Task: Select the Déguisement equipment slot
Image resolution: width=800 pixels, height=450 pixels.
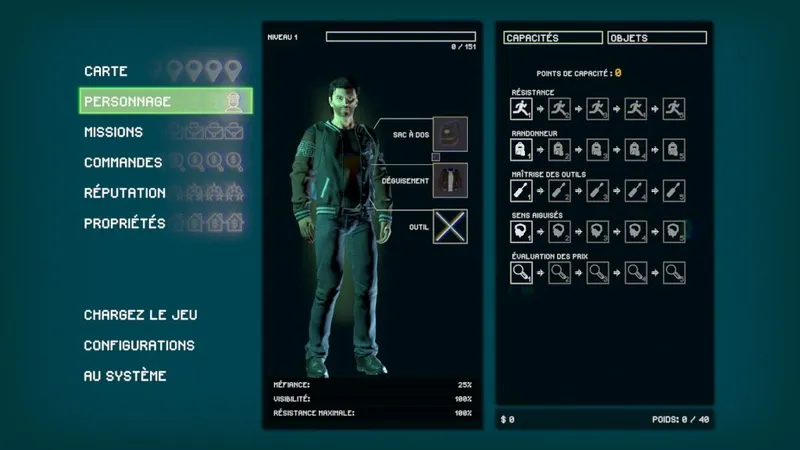Action: click(x=450, y=181)
